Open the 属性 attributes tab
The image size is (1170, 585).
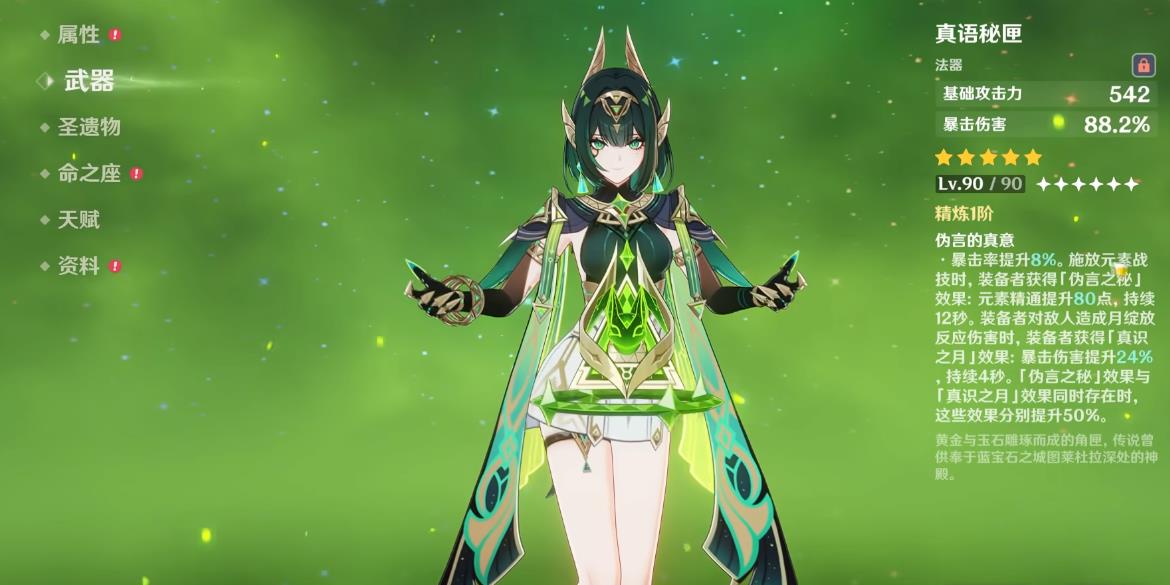click(78, 35)
